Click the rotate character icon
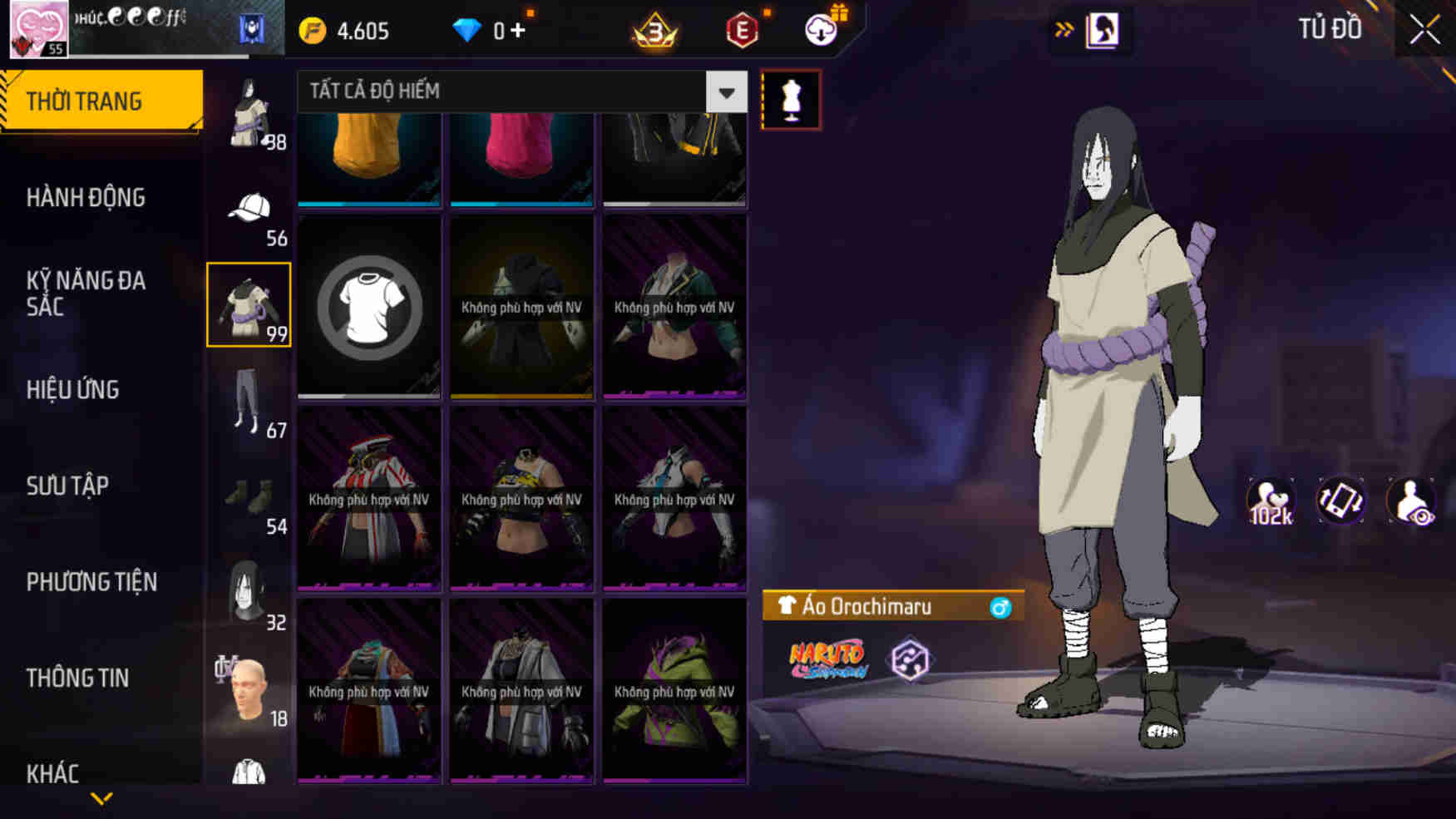1456x819 pixels. coord(1340,500)
